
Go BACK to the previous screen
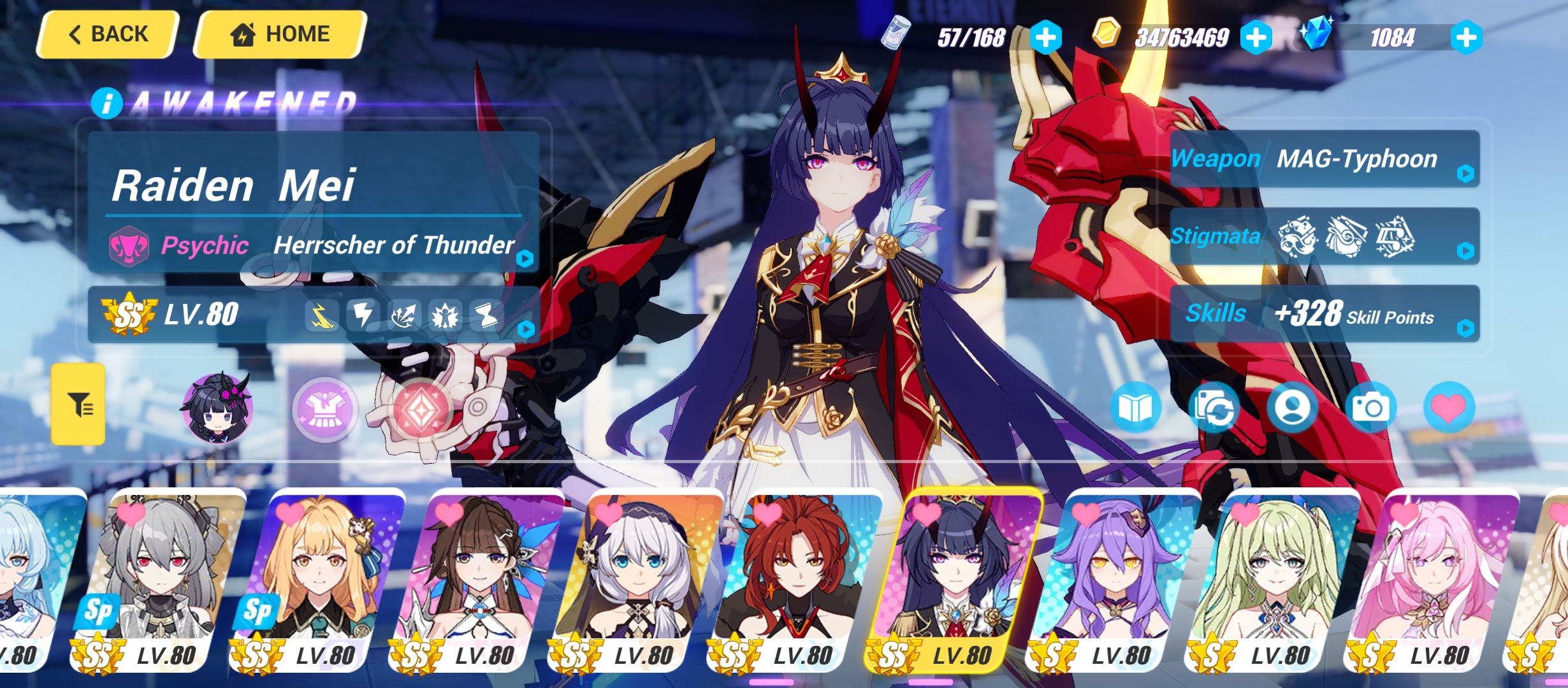(x=107, y=33)
